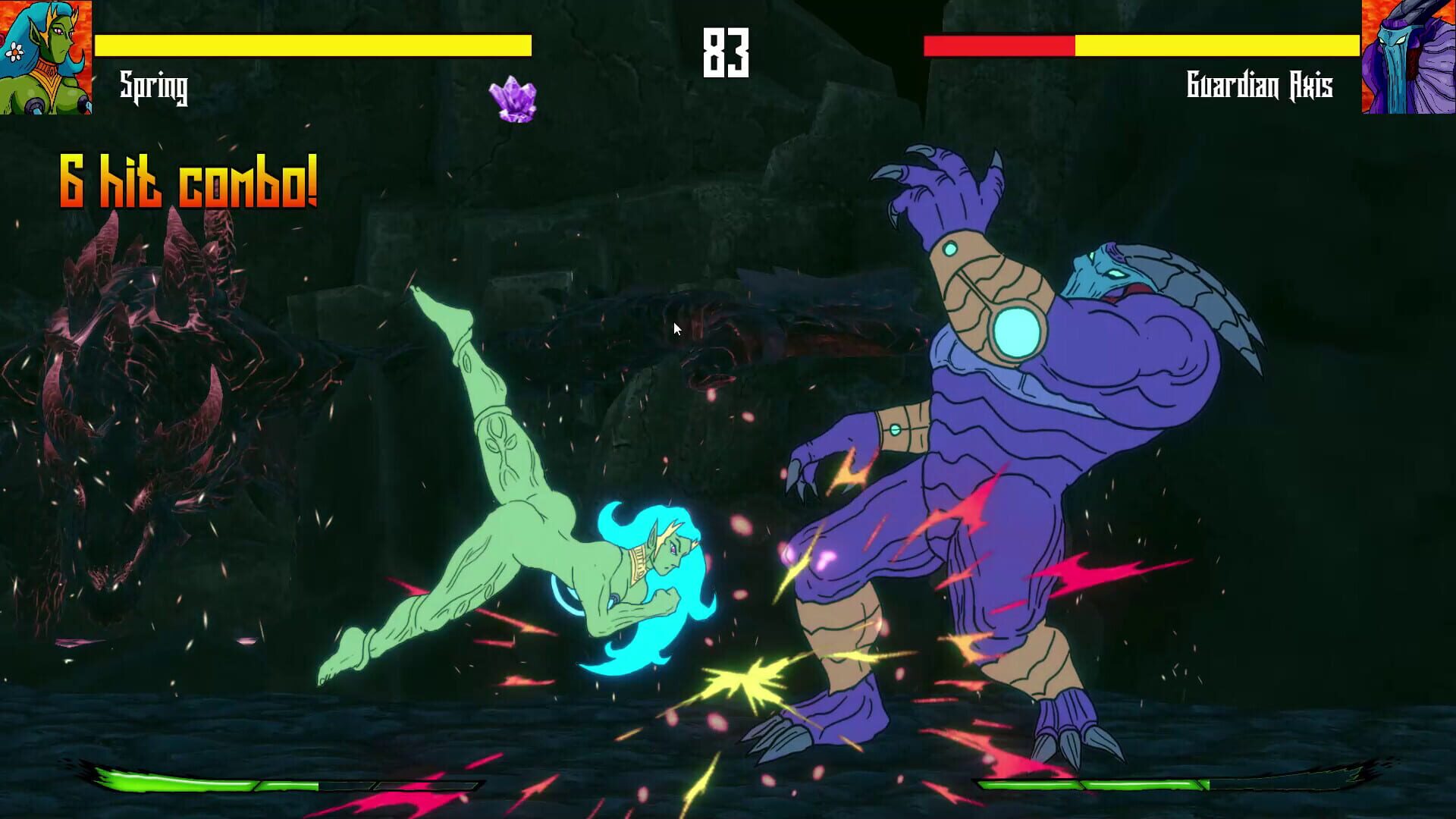Select the Guardian Axis name label

1260,86
